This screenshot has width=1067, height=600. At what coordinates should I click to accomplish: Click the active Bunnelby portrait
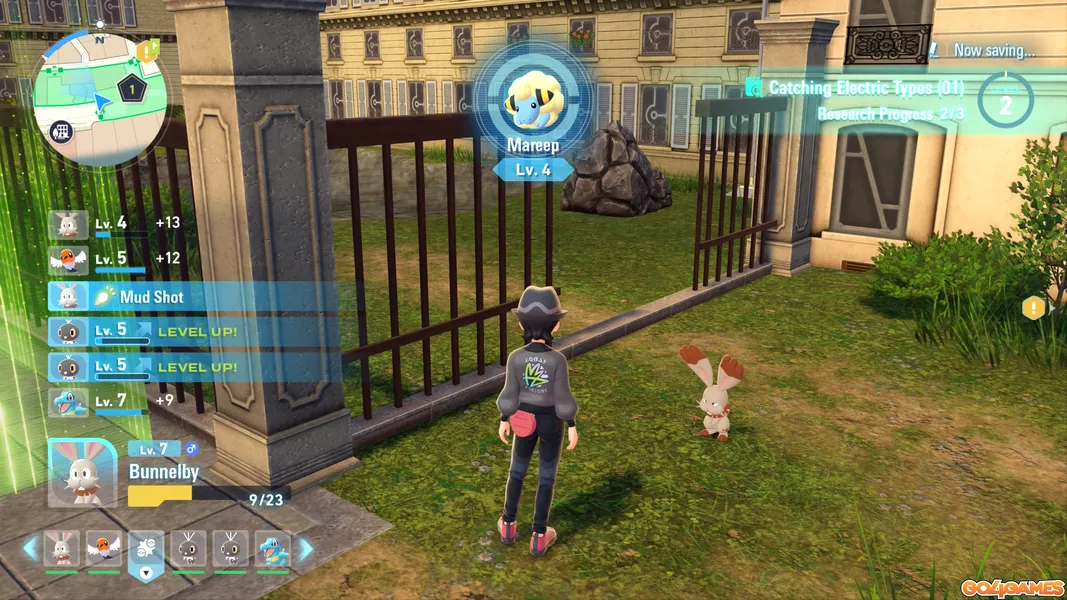coord(82,472)
